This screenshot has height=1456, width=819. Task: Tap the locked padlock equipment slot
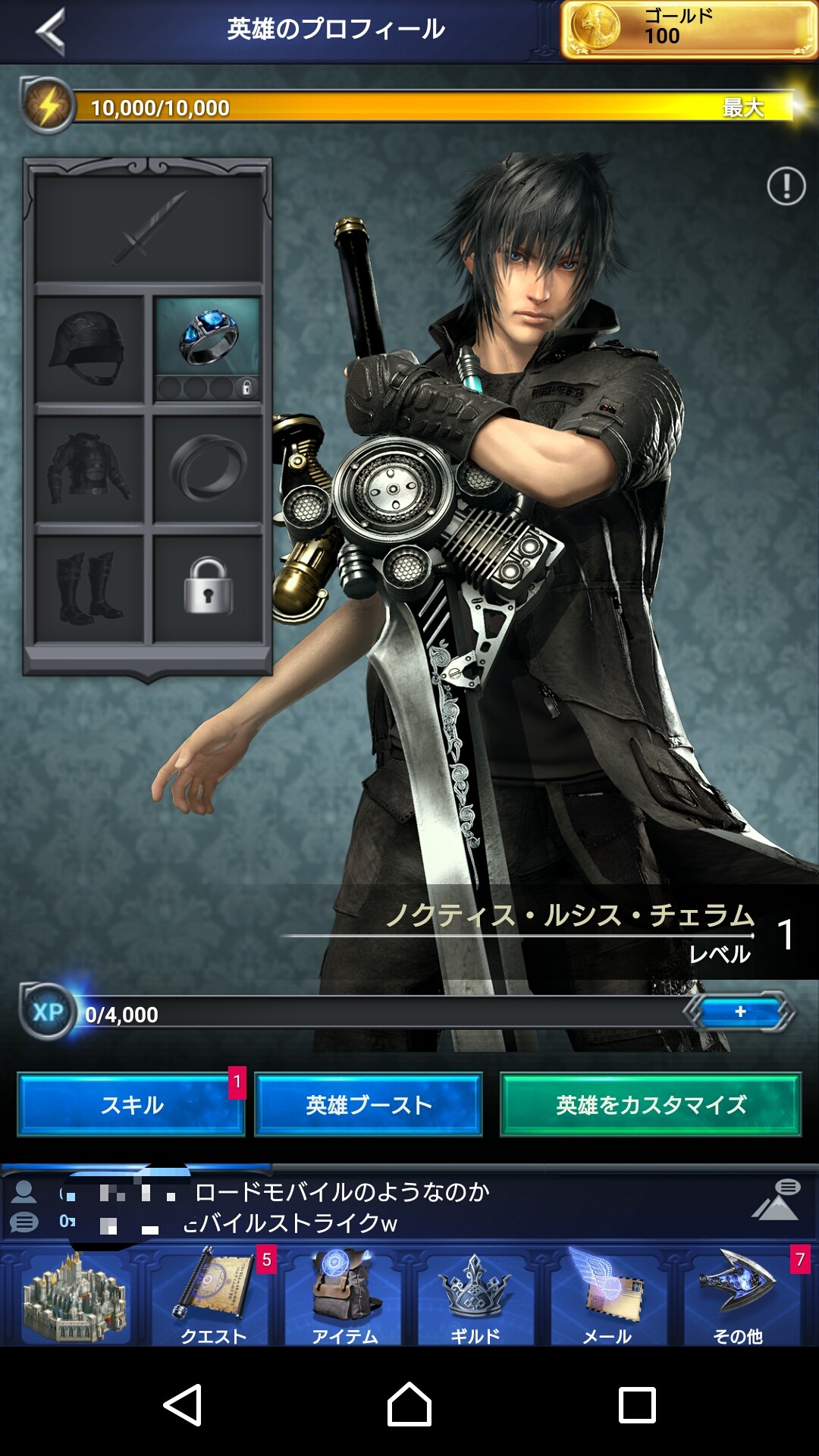[x=208, y=588]
